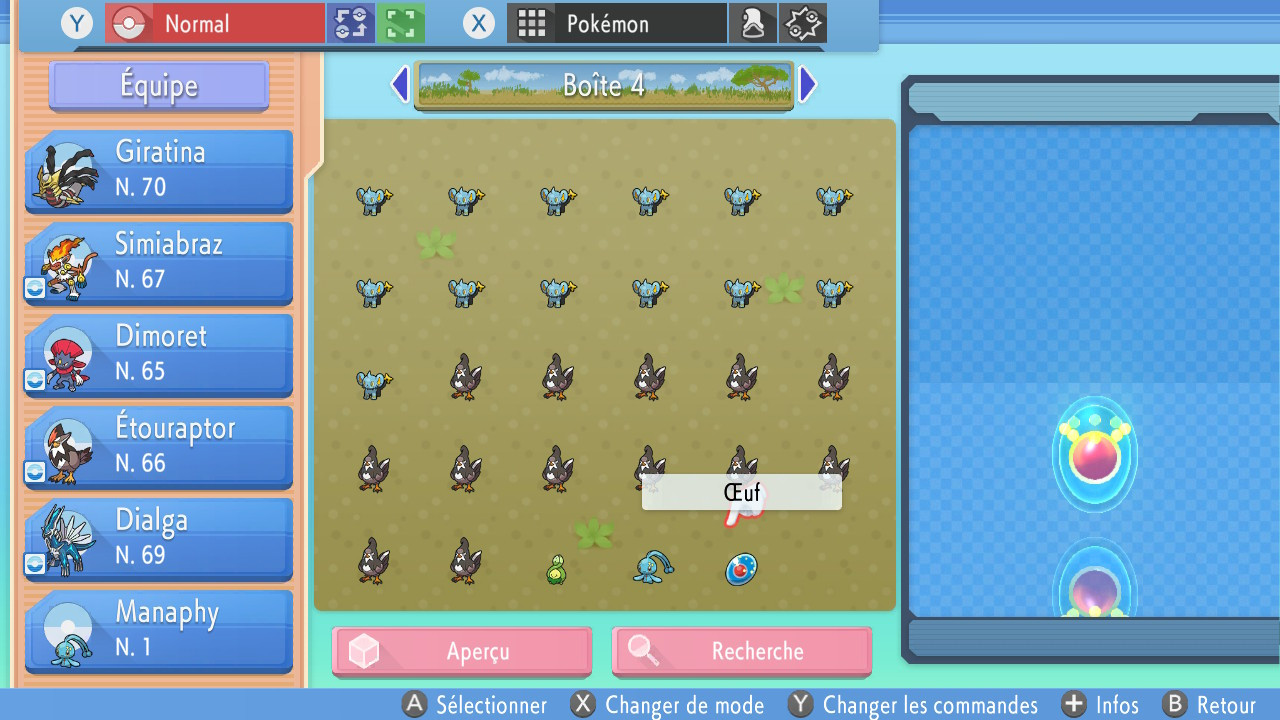1280x720 pixels.
Task: Go to the previous box with the left arrow
Action: click(399, 84)
